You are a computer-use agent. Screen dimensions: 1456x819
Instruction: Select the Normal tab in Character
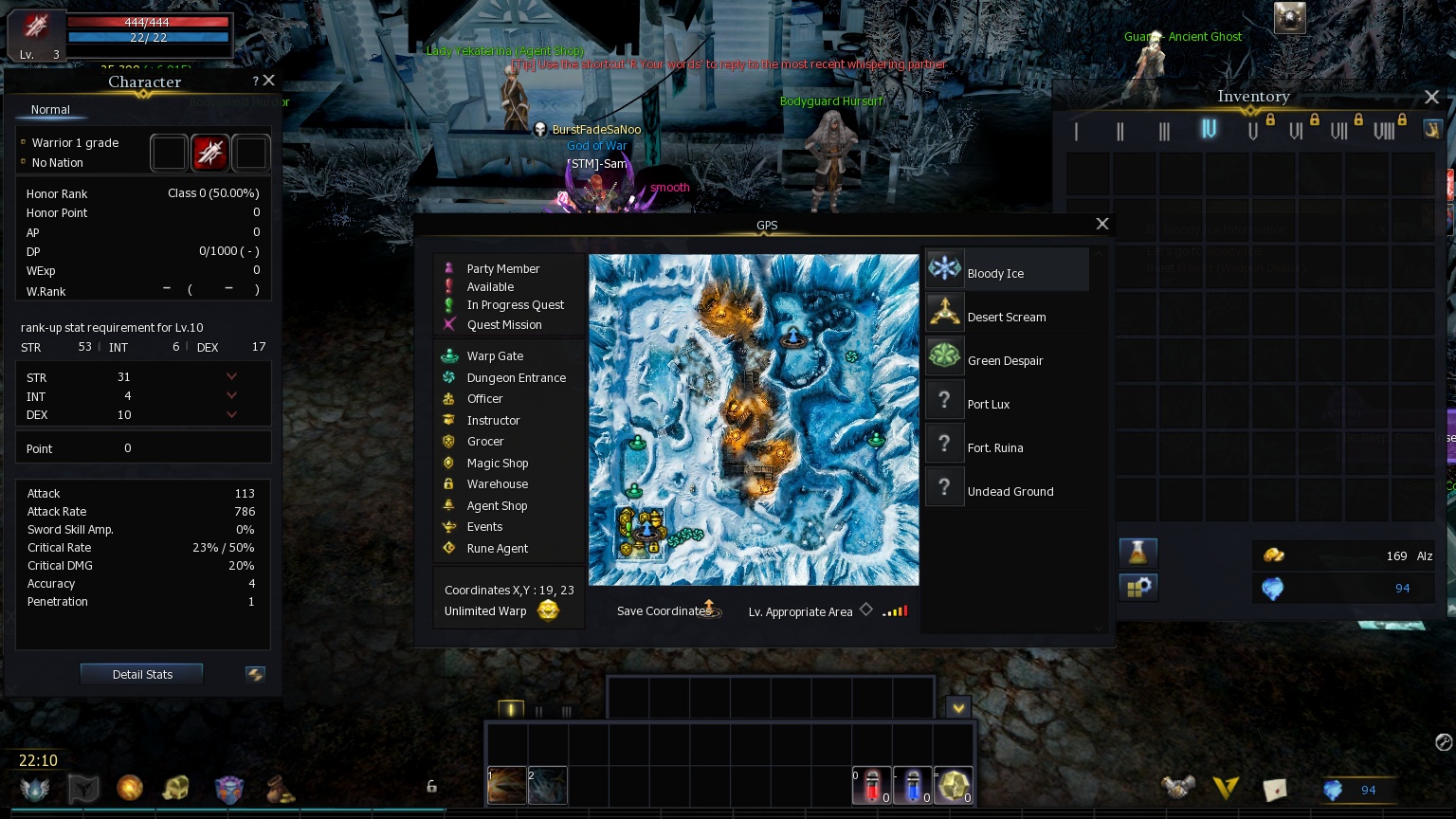50,110
